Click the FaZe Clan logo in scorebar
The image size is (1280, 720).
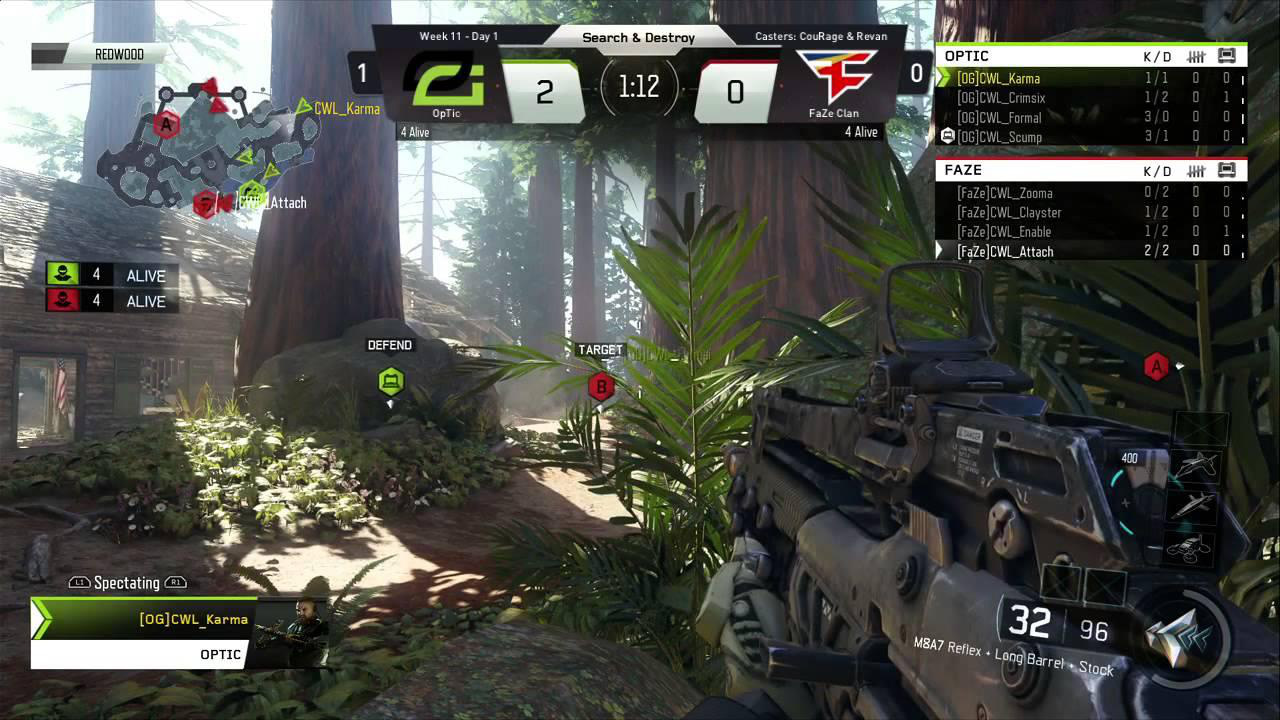click(x=835, y=78)
